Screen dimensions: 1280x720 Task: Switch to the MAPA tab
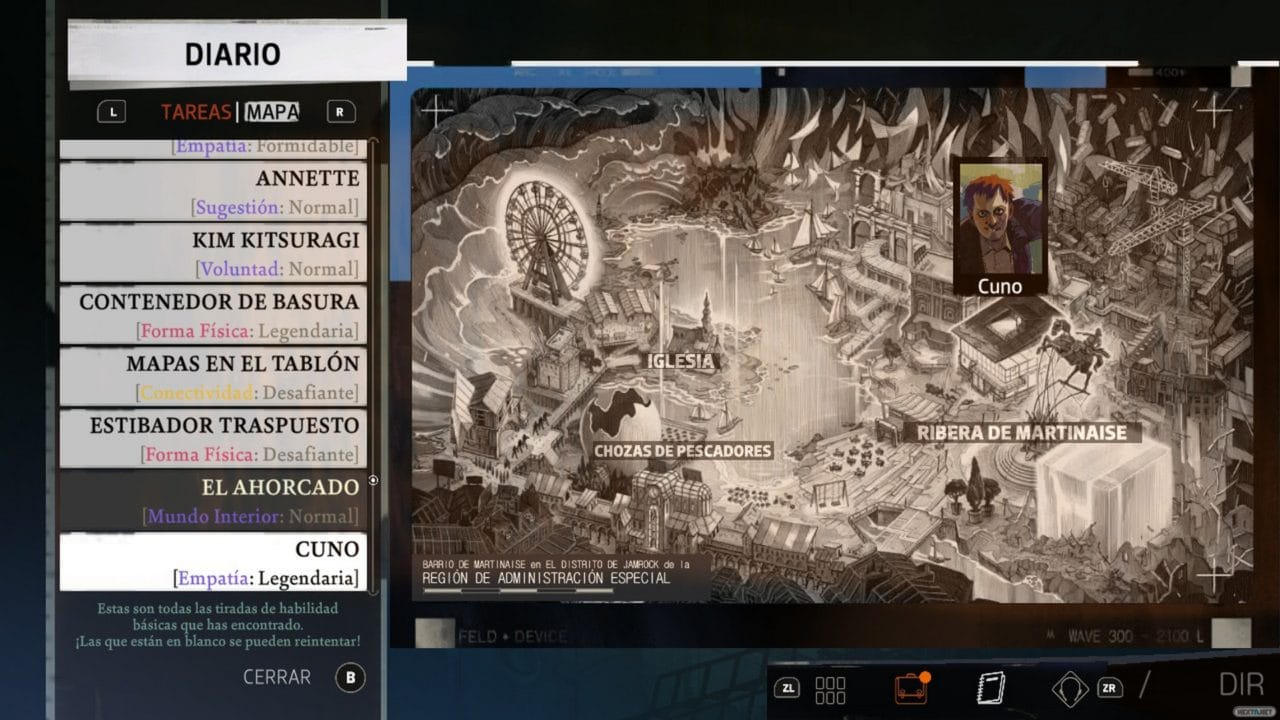click(273, 112)
